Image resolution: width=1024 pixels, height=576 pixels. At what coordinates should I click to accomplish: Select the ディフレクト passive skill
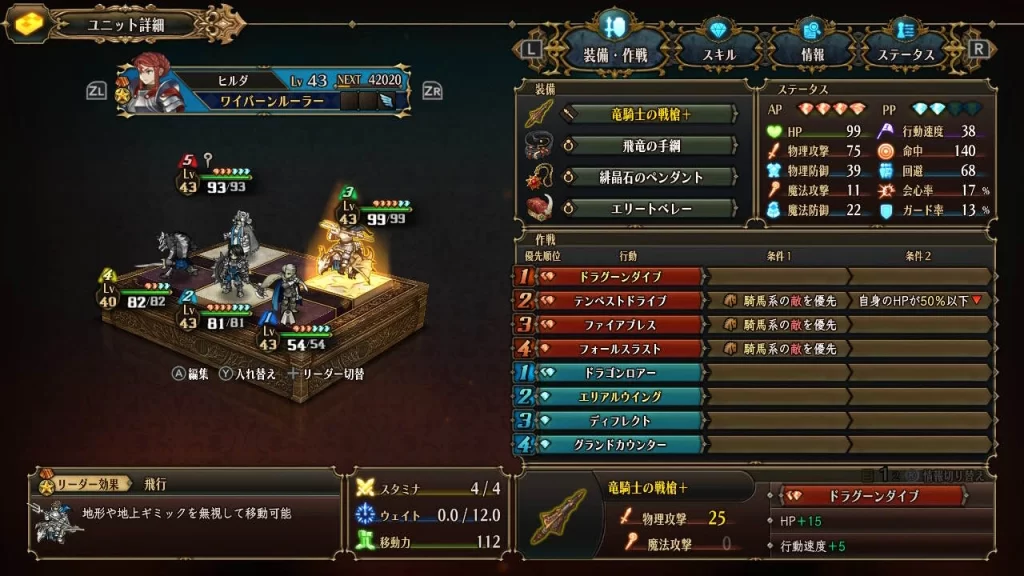coord(622,421)
